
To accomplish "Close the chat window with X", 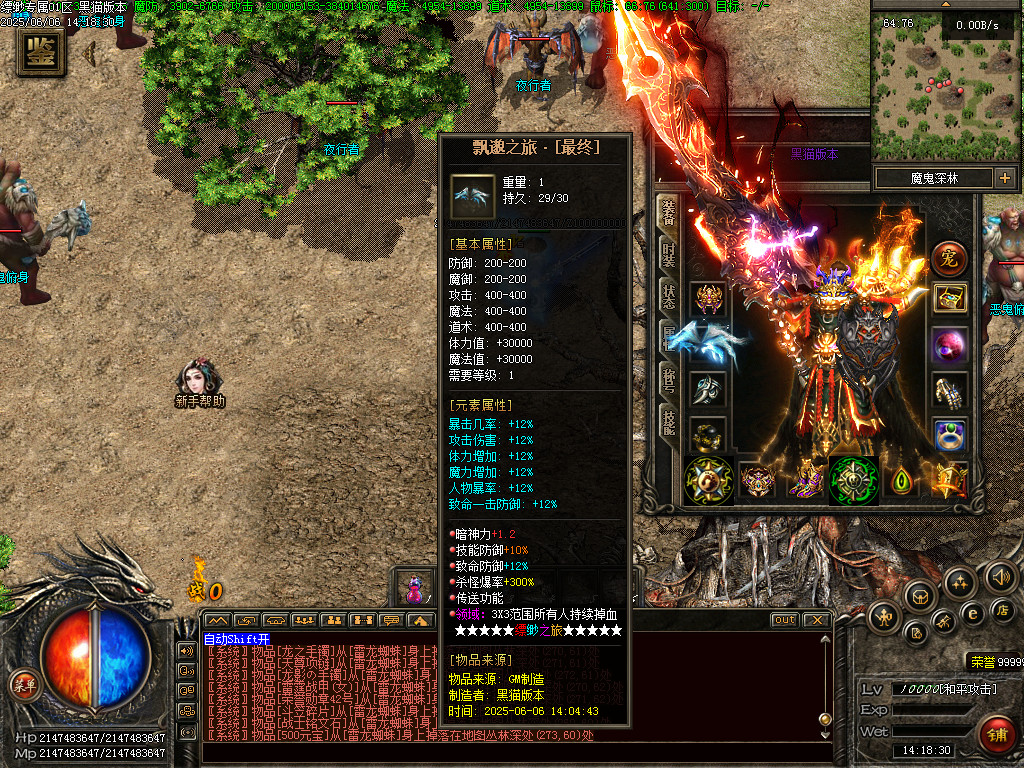I will pyautogui.click(x=817, y=620).
